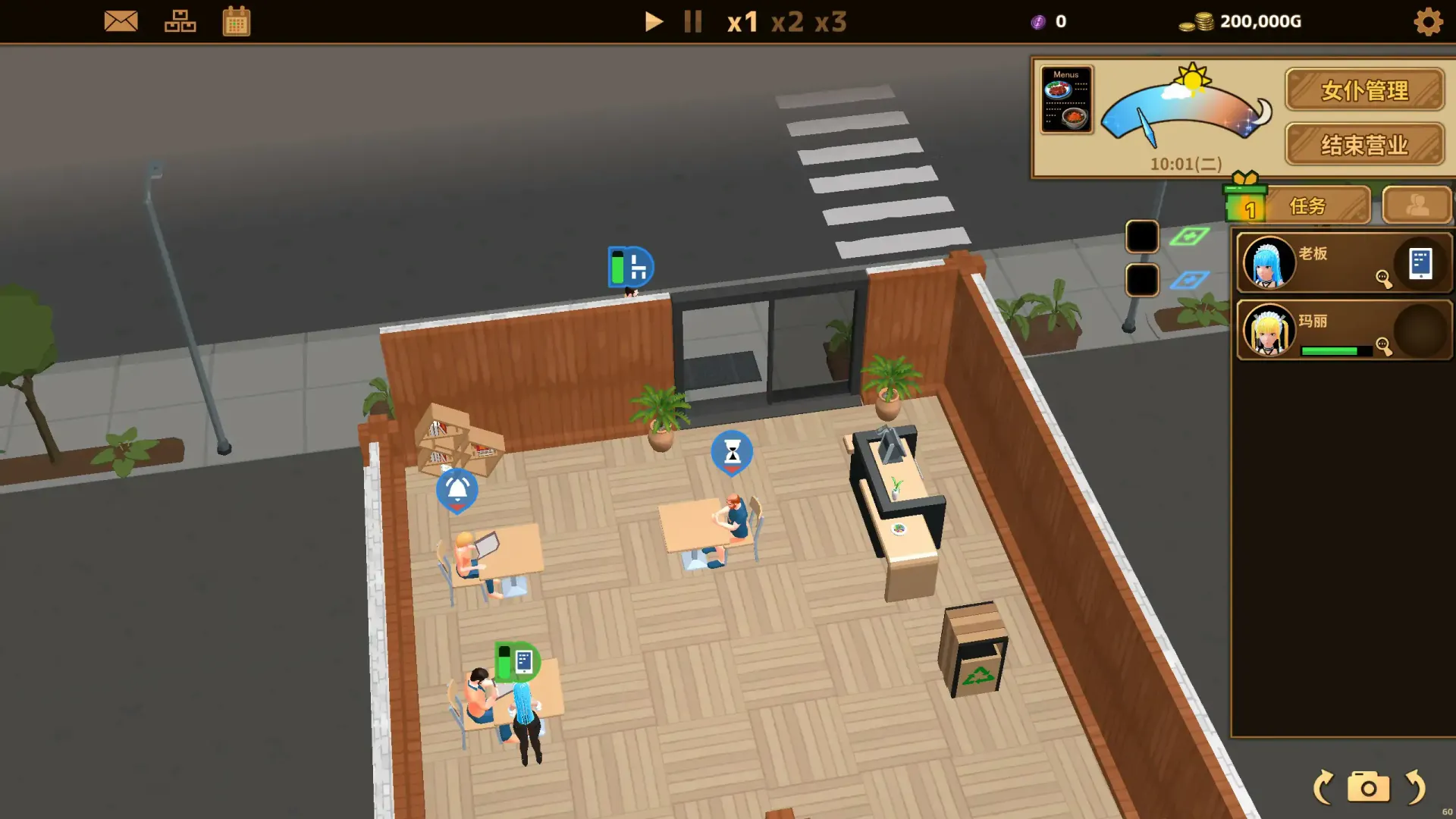The image size is (1456, 819).
Task: Open the calendar icon
Action: click(237, 21)
